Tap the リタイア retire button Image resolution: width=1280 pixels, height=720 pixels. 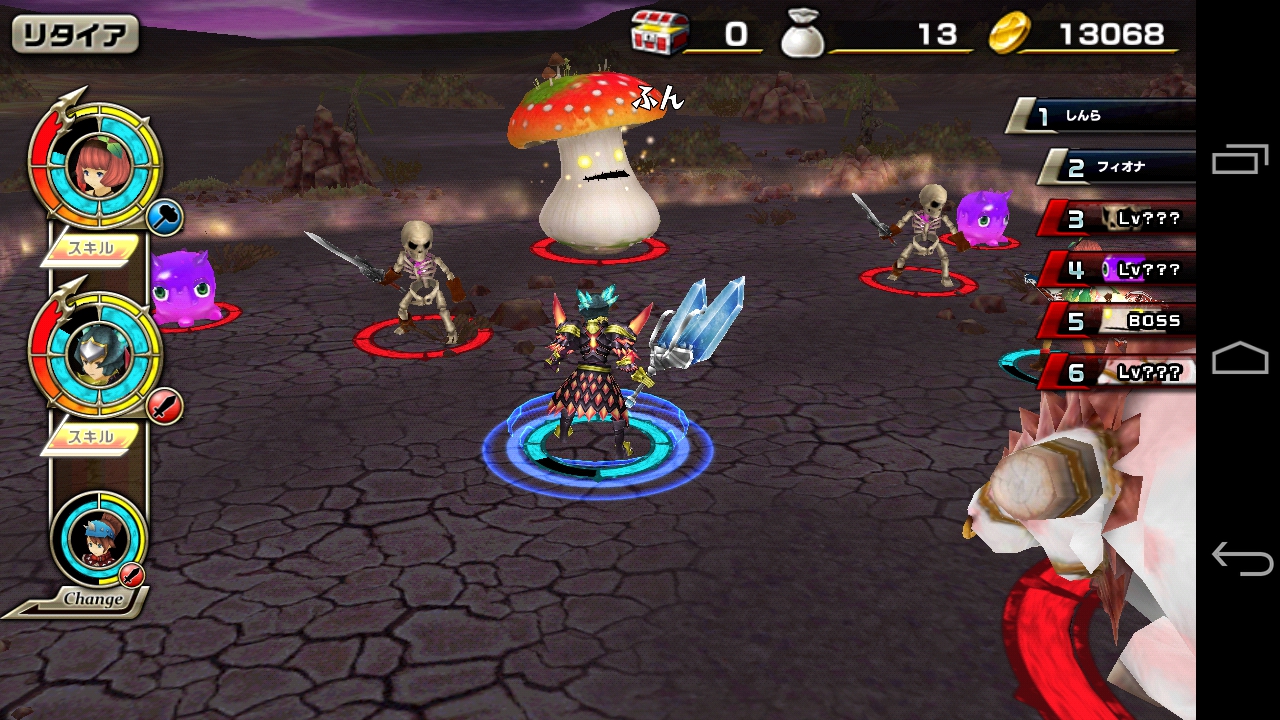pyautogui.click(x=75, y=35)
